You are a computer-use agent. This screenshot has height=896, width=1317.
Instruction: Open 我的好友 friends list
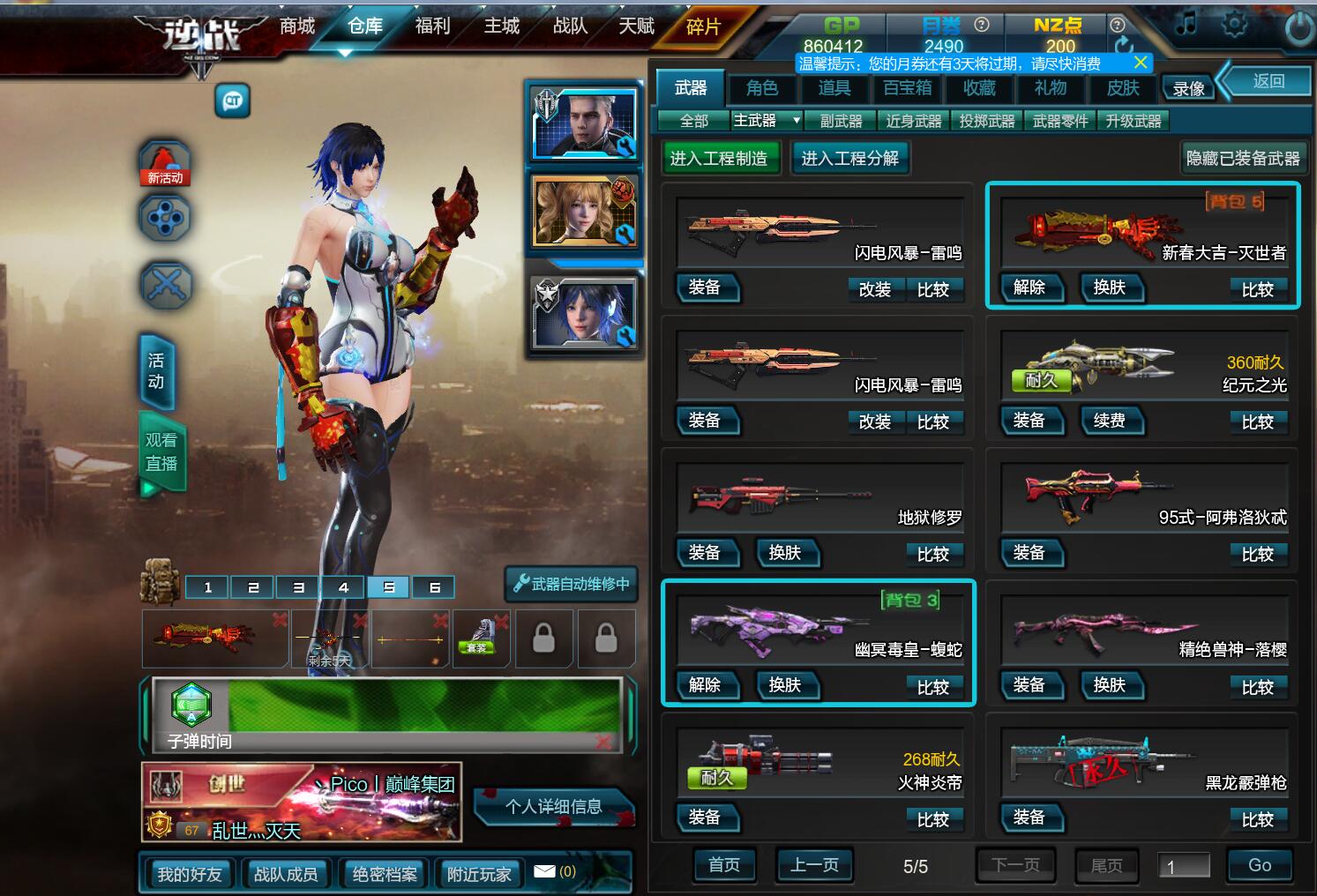tap(189, 874)
